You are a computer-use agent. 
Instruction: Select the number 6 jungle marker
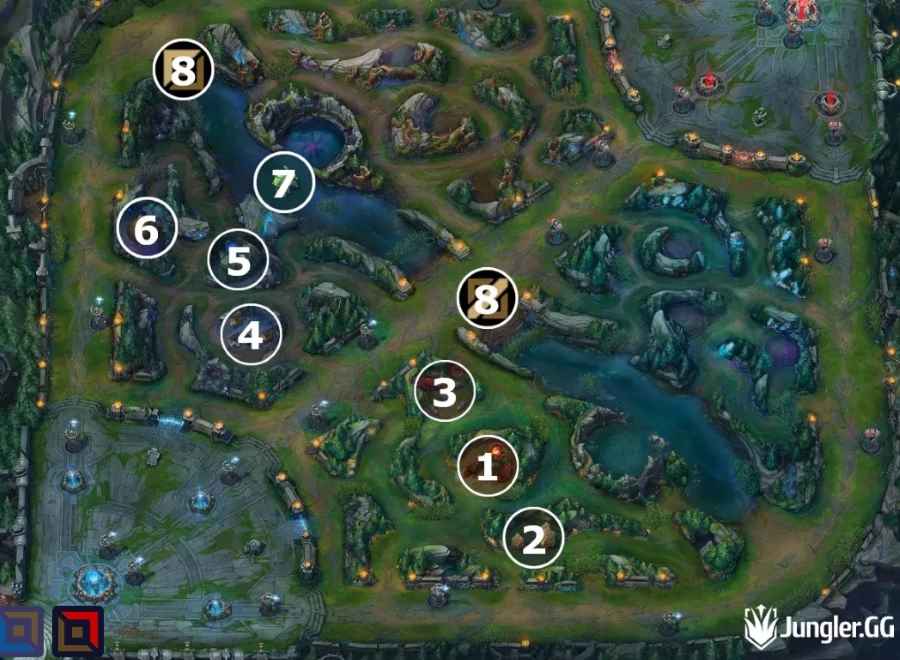pyautogui.click(x=147, y=231)
